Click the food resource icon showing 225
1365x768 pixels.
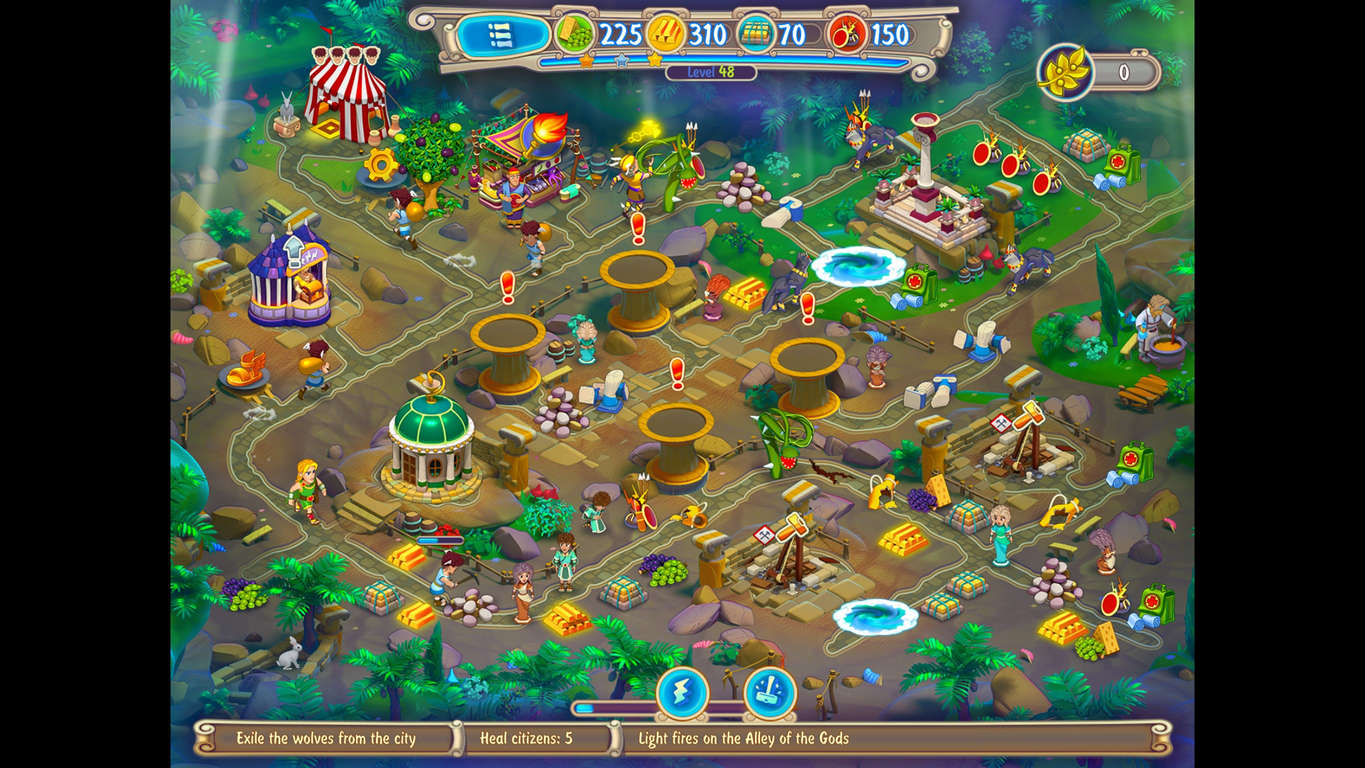click(575, 32)
